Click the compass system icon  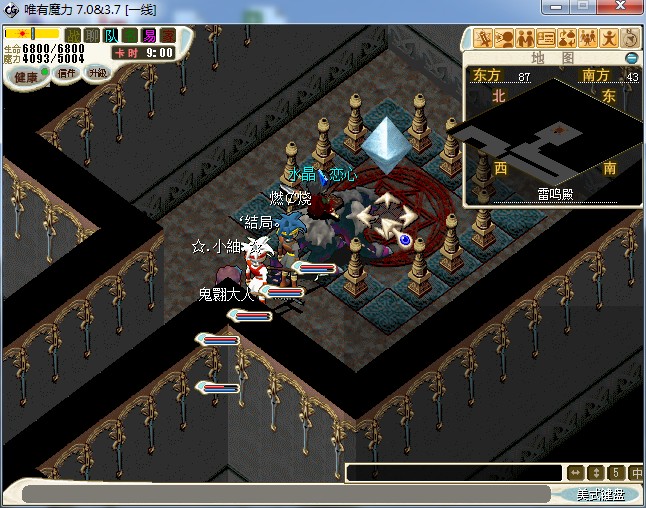(630, 39)
